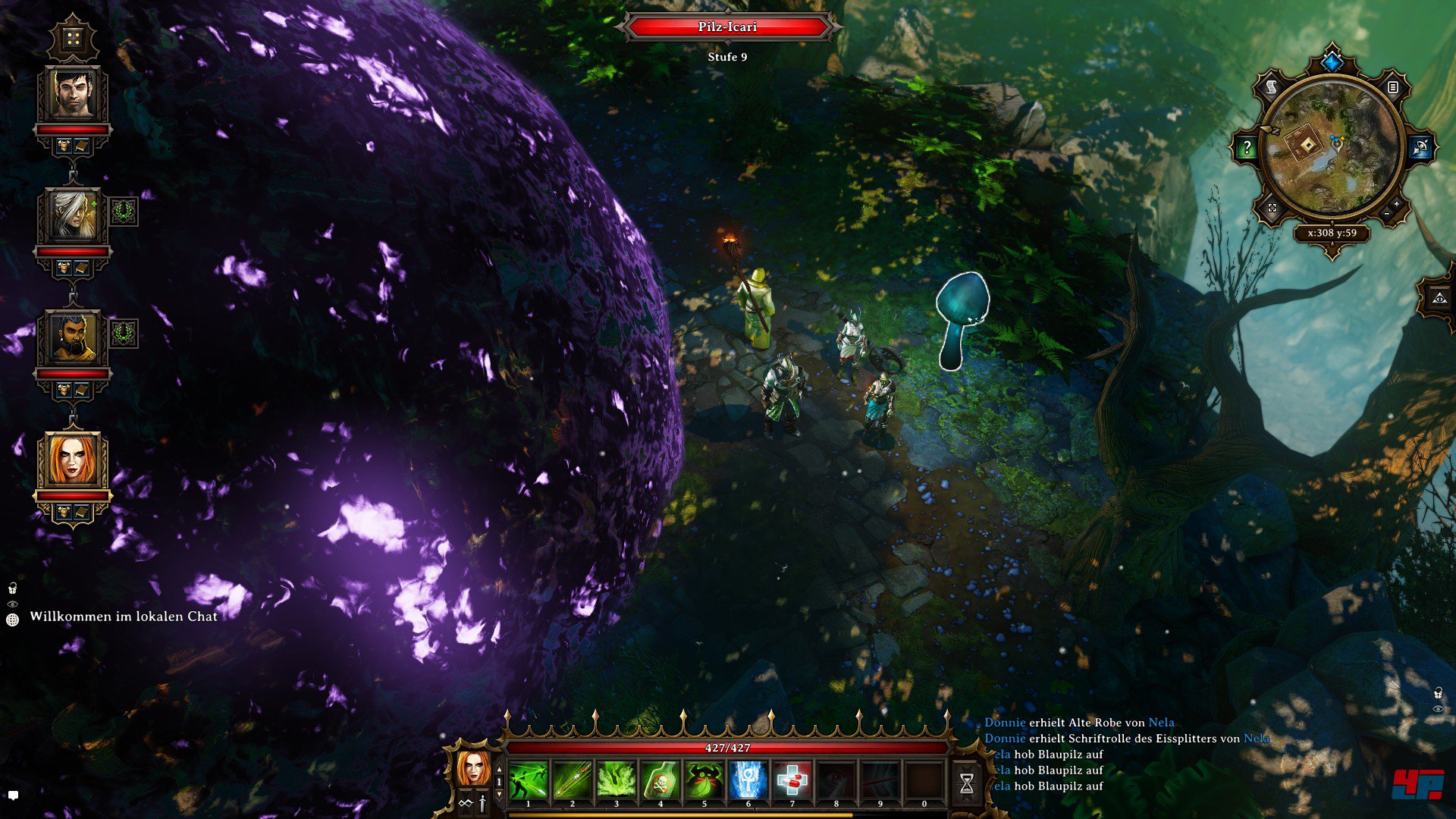Open the four-dot formation button above portraits

(73, 39)
